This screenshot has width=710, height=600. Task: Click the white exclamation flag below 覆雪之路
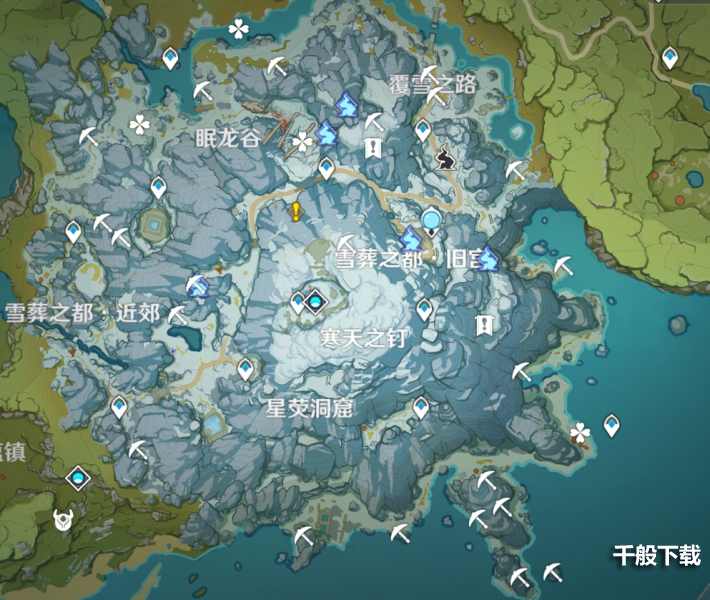click(373, 148)
